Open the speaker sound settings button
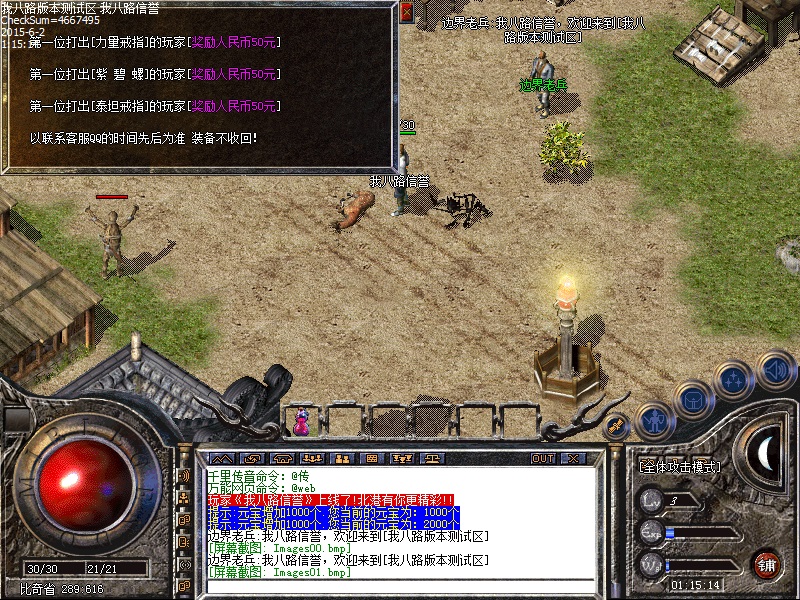This screenshot has width=800, height=600. point(775,368)
